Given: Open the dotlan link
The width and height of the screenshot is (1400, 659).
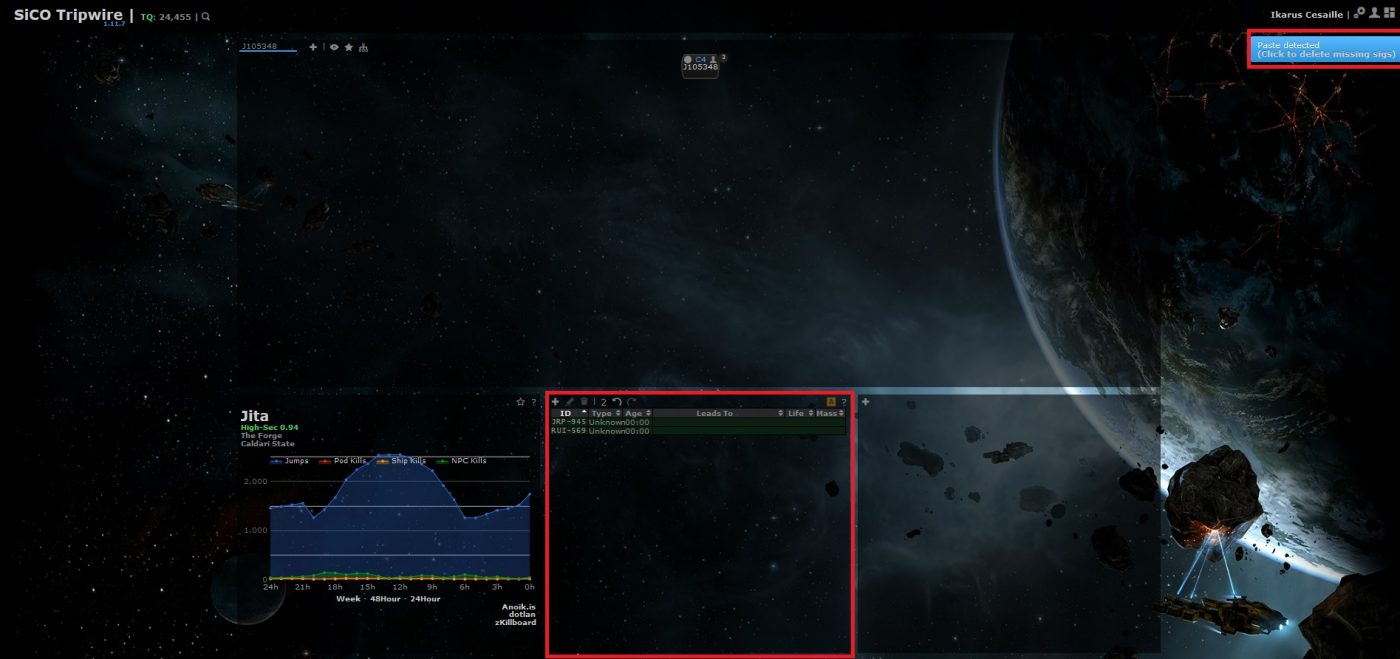Looking at the screenshot, I should pyautogui.click(x=523, y=614).
